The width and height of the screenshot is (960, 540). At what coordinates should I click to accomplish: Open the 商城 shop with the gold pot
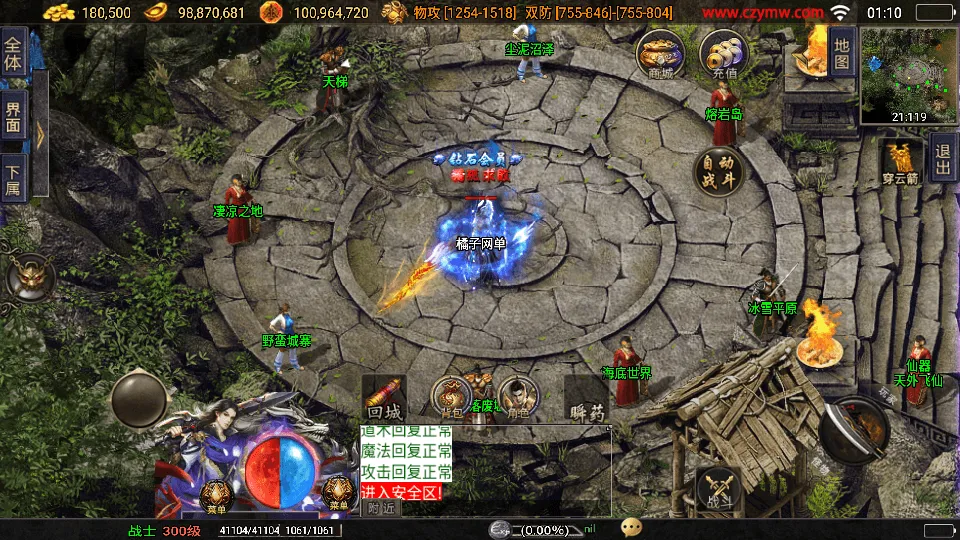pyautogui.click(x=661, y=52)
